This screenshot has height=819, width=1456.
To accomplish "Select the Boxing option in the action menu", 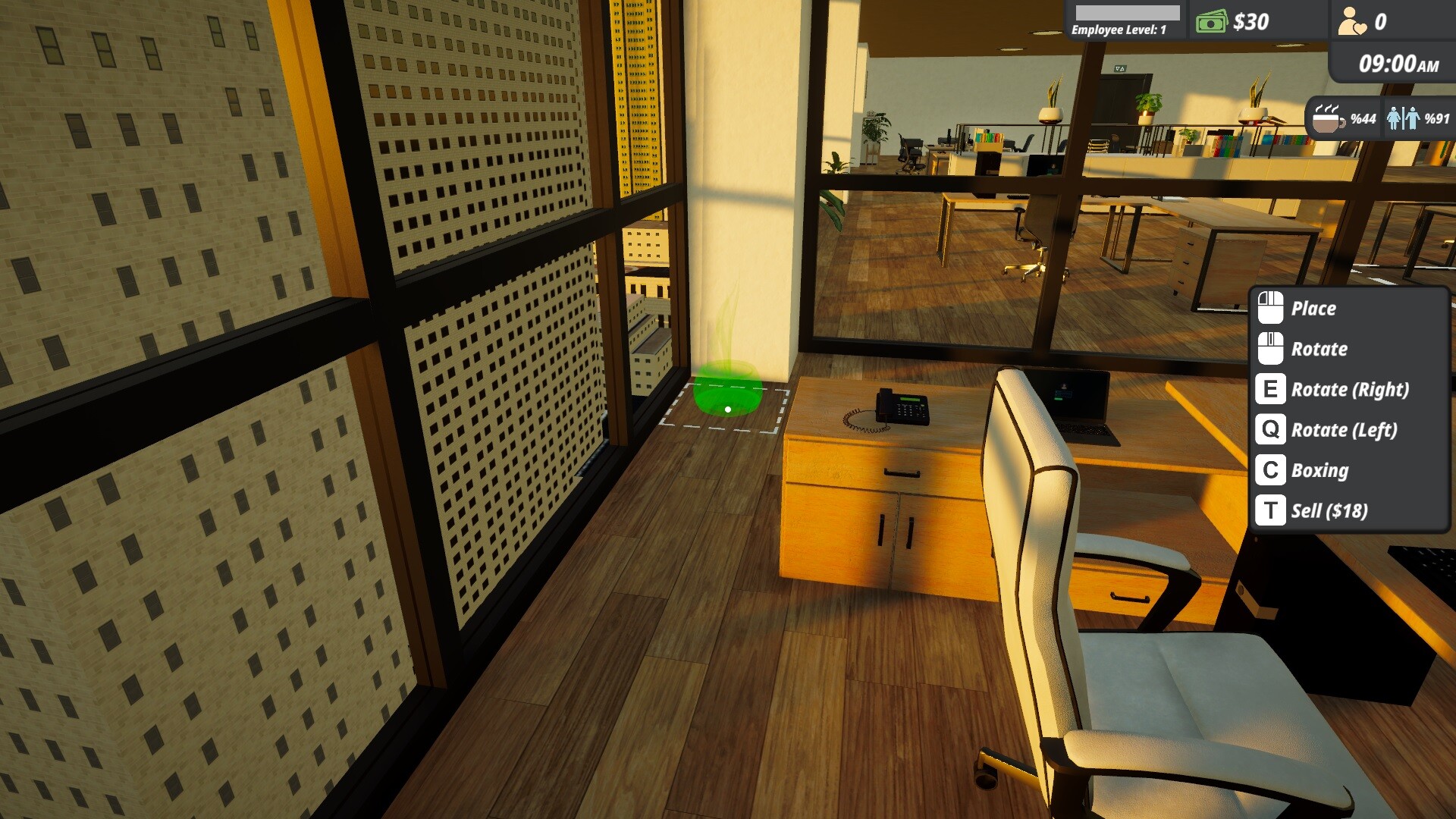I will tap(1319, 470).
